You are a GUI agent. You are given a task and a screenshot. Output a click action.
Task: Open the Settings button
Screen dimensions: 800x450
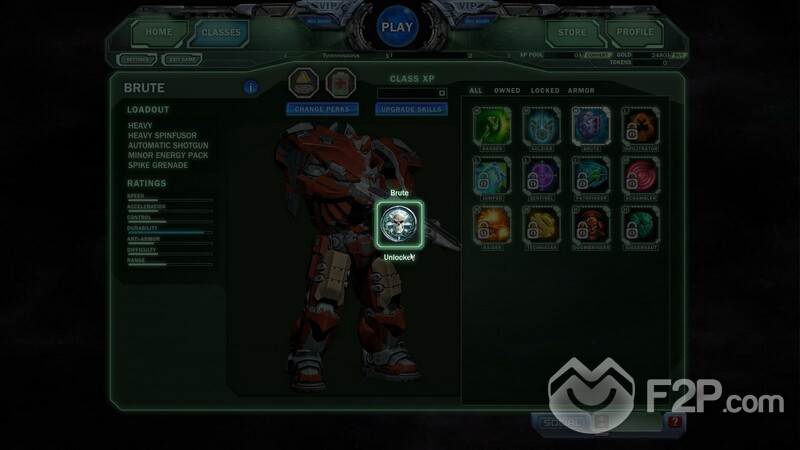(x=134, y=59)
